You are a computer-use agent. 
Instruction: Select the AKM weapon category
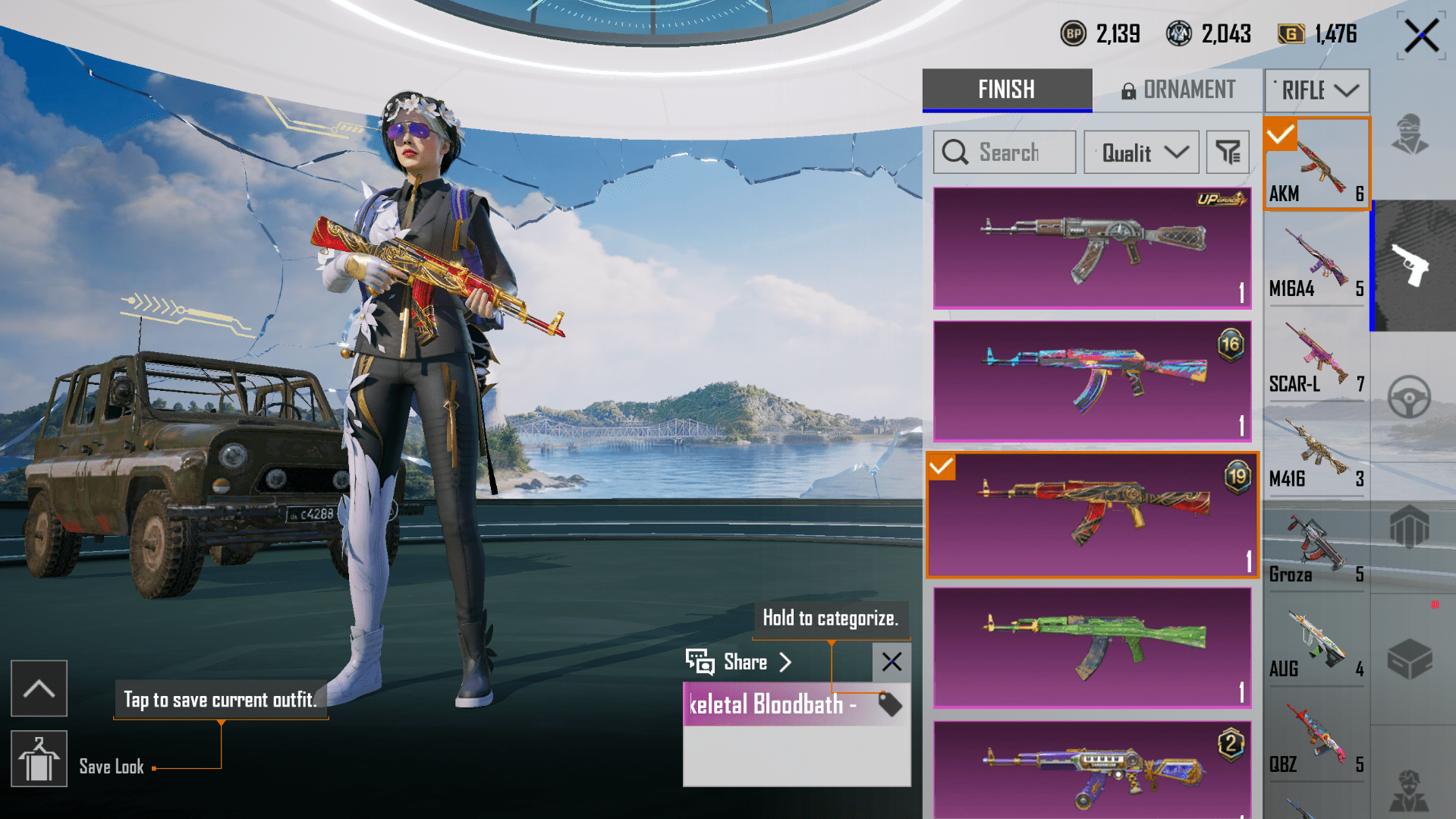click(1316, 163)
